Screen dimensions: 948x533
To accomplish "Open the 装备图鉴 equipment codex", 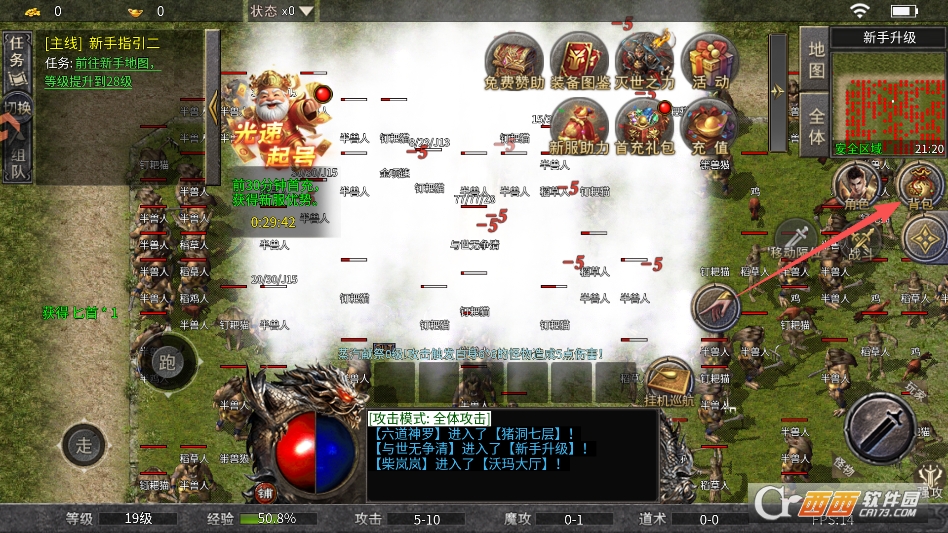I will pos(580,60).
